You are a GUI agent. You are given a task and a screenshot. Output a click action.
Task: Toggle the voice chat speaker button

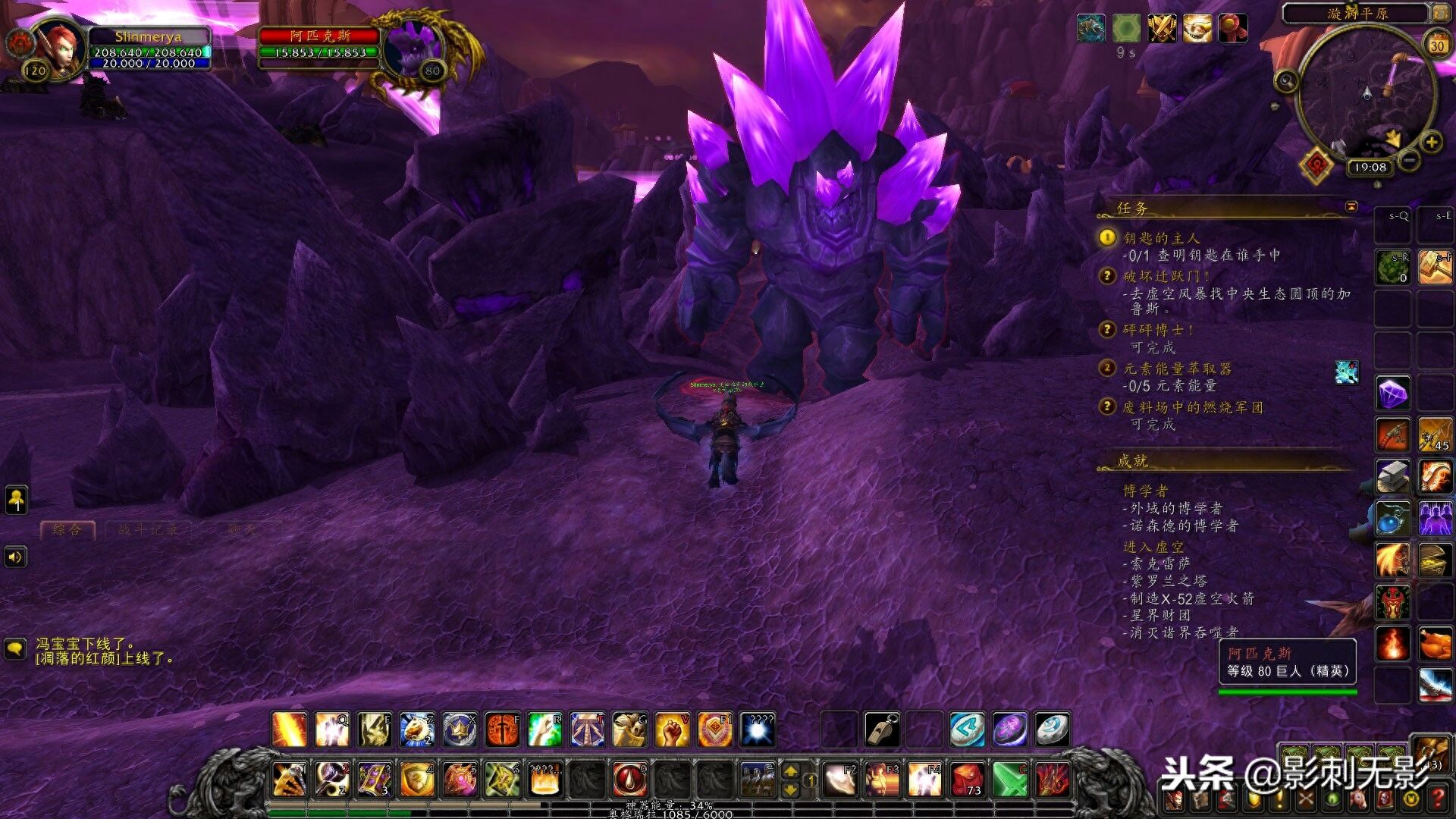tap(16, 557)
